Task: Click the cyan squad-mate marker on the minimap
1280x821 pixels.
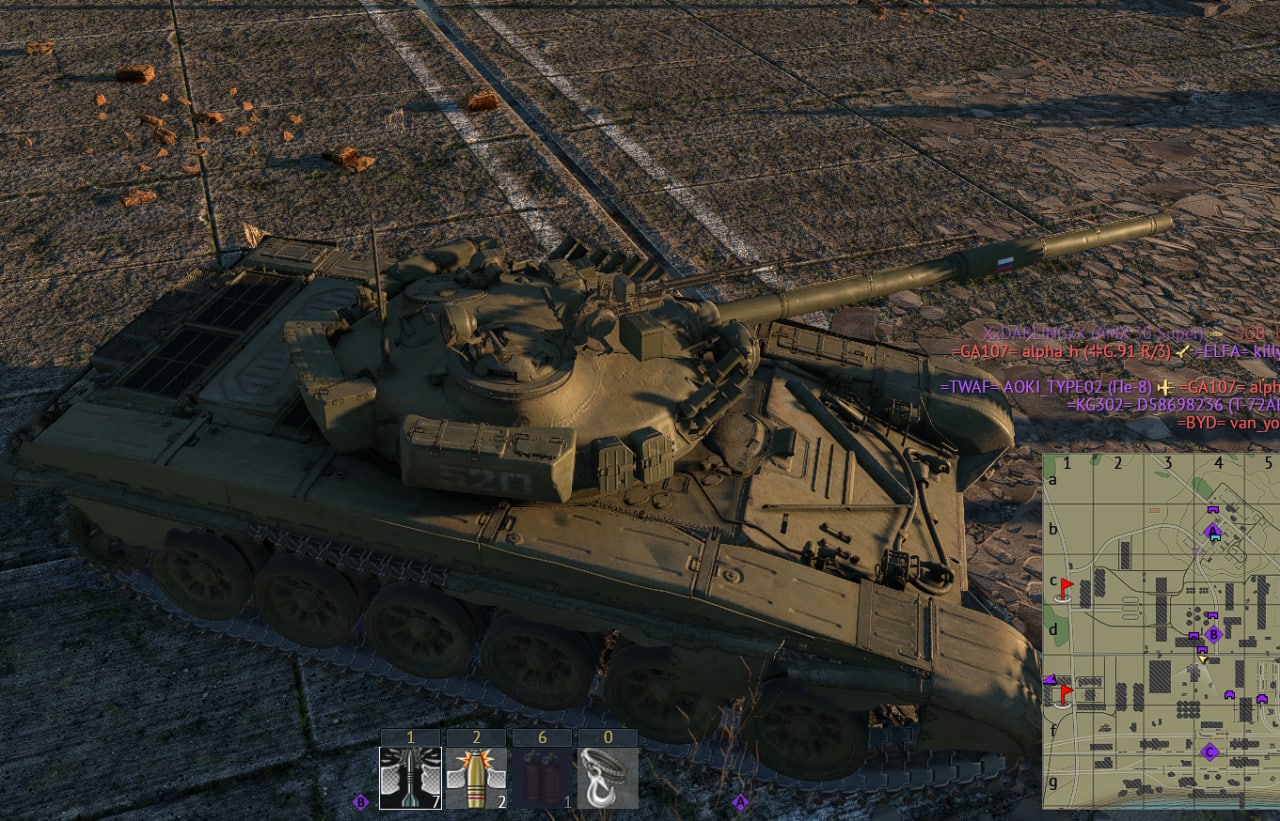Action: (x=1214, y=538)
